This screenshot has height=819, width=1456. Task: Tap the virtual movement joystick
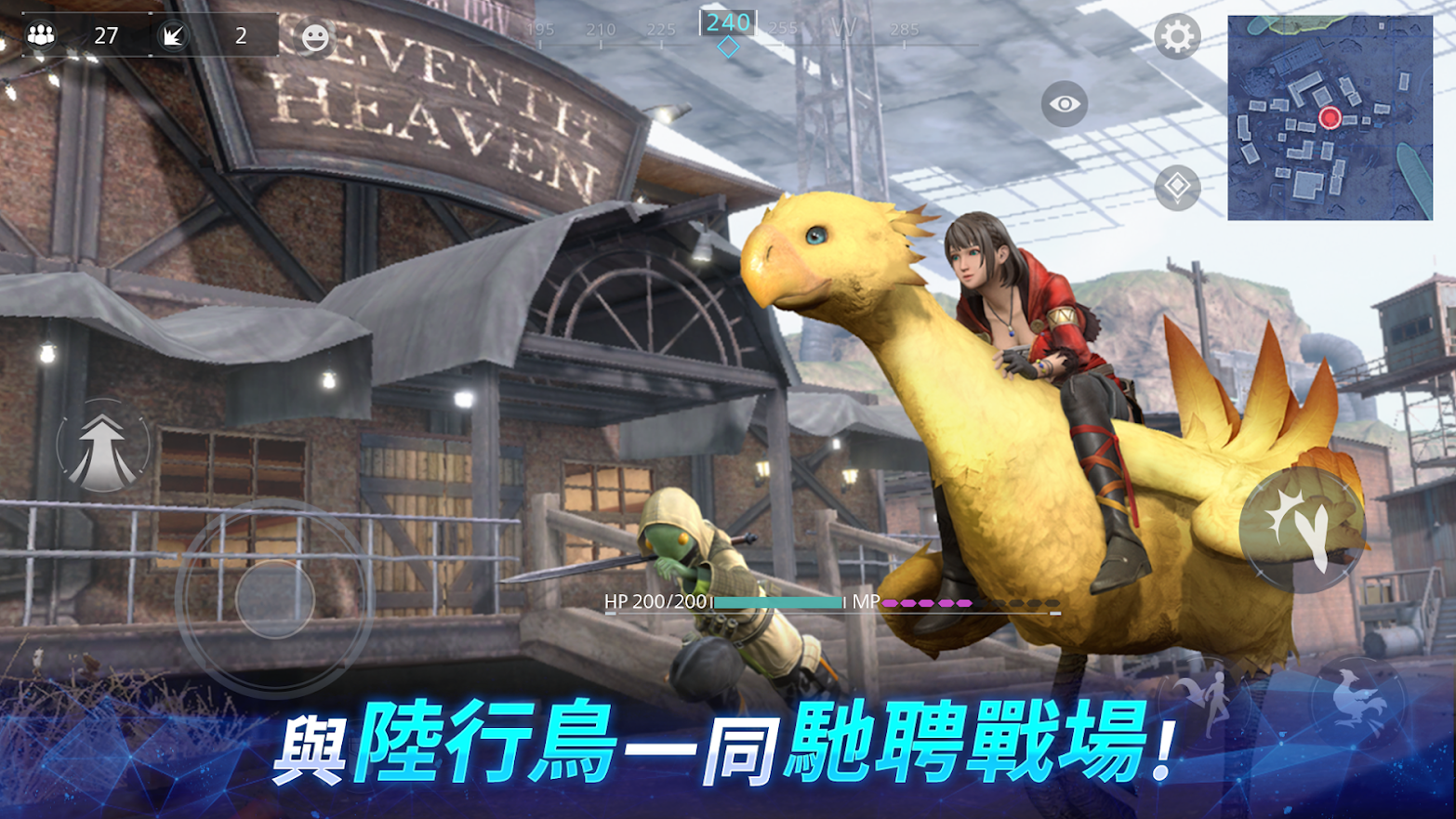point(274,598)
